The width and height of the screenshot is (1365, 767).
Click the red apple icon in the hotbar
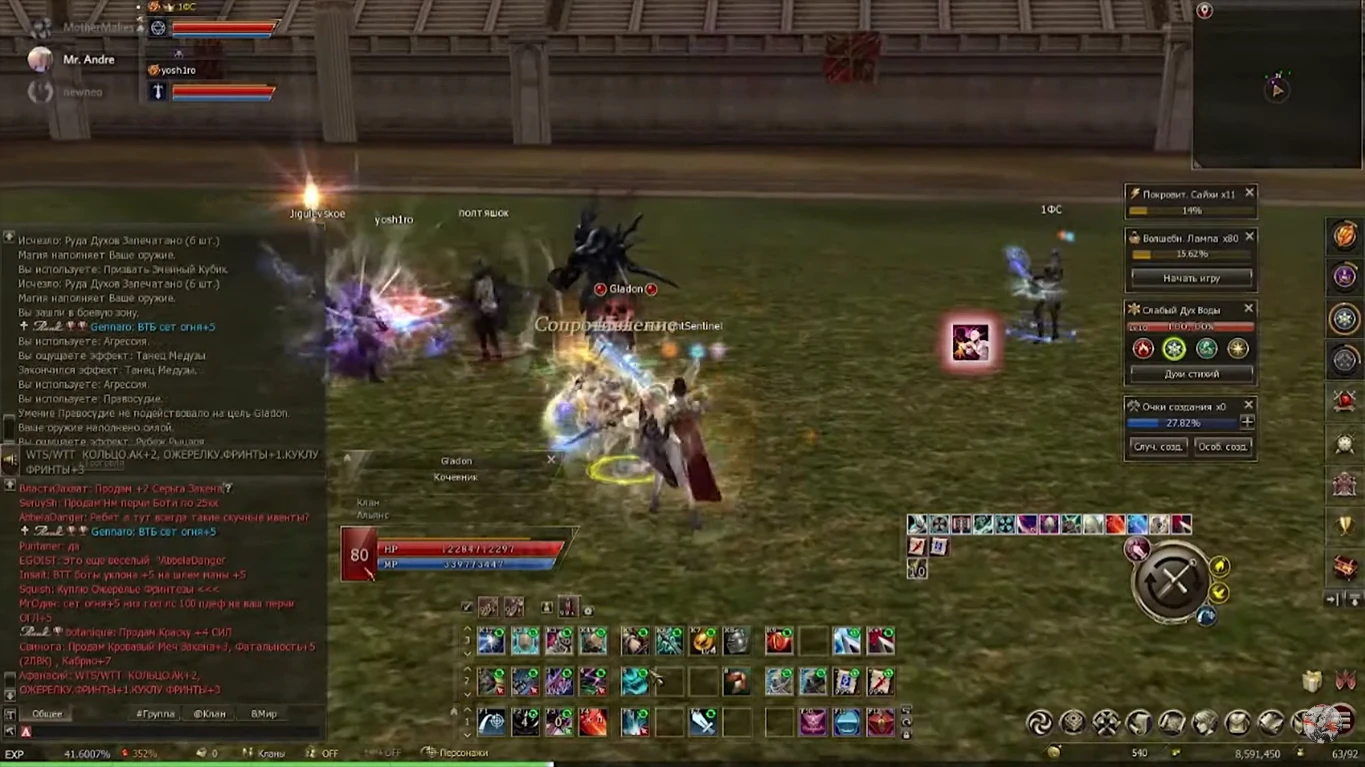click(780, 640)
